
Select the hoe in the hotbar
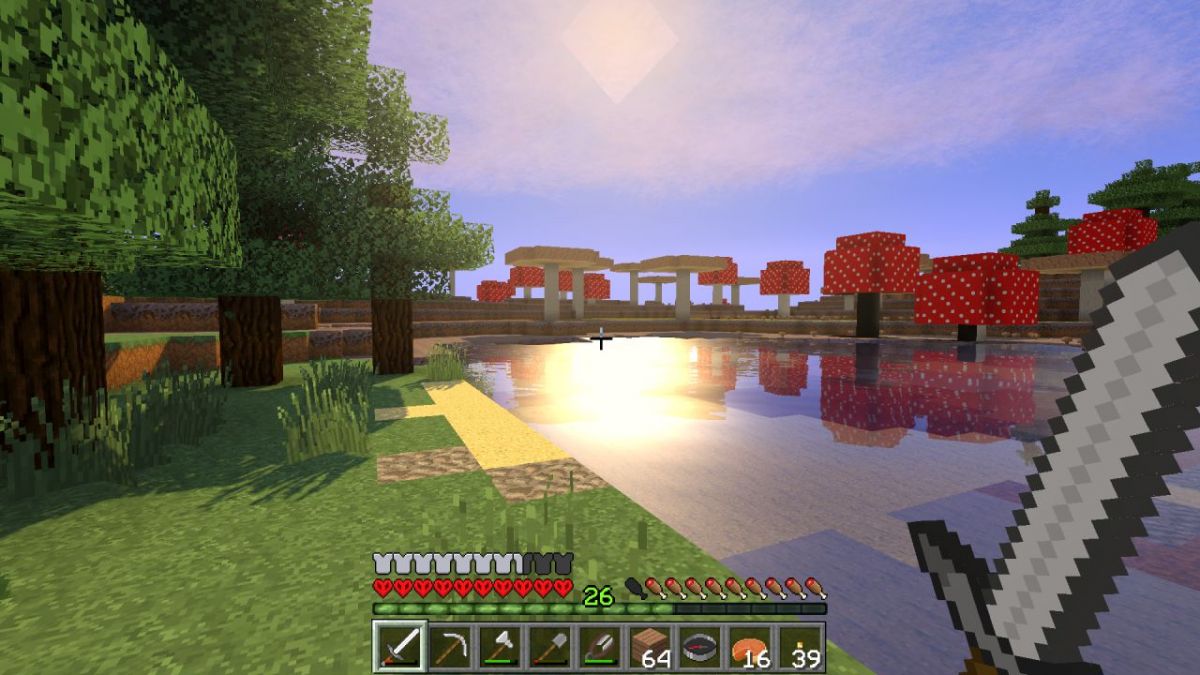[600, 646]
